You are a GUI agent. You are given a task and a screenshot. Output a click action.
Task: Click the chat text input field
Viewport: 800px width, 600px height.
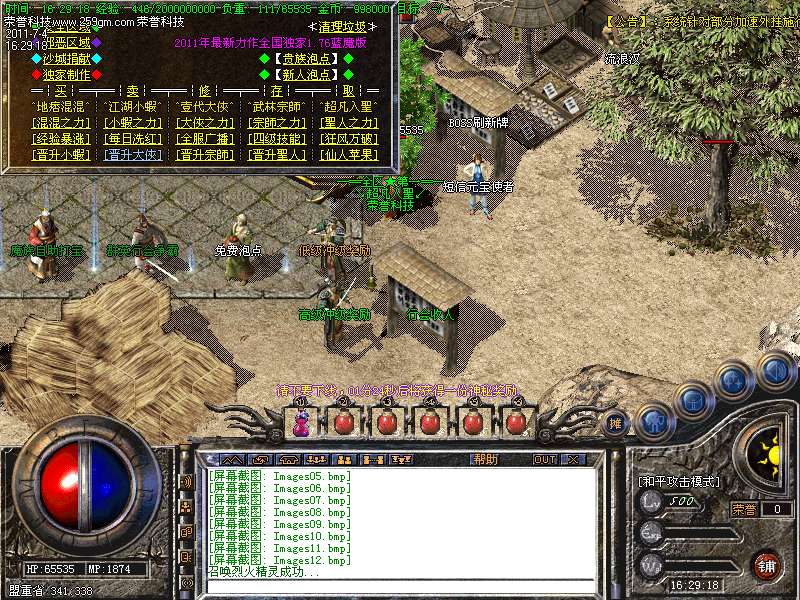pos(400,586)
